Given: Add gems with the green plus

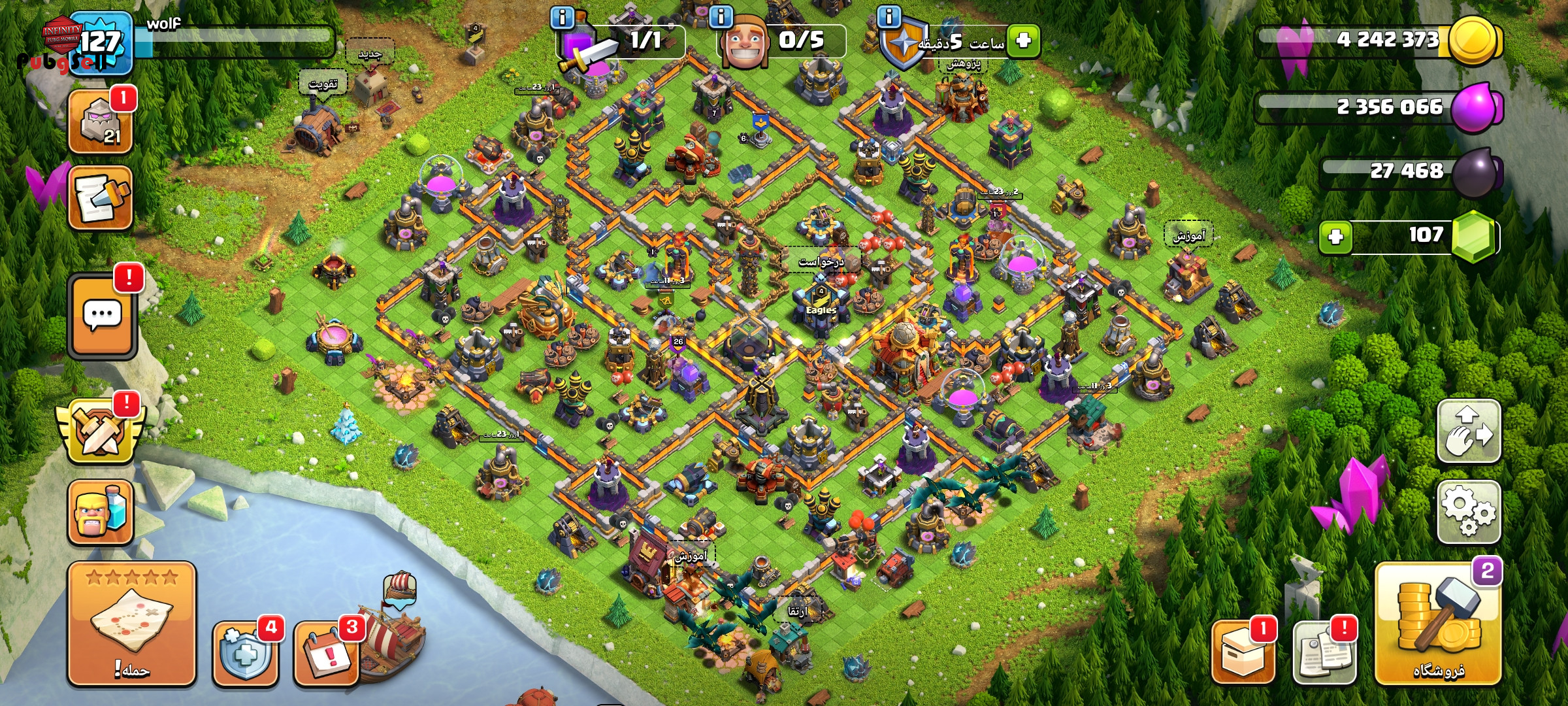Looking at the screenshot, I should coord(1335,236).
